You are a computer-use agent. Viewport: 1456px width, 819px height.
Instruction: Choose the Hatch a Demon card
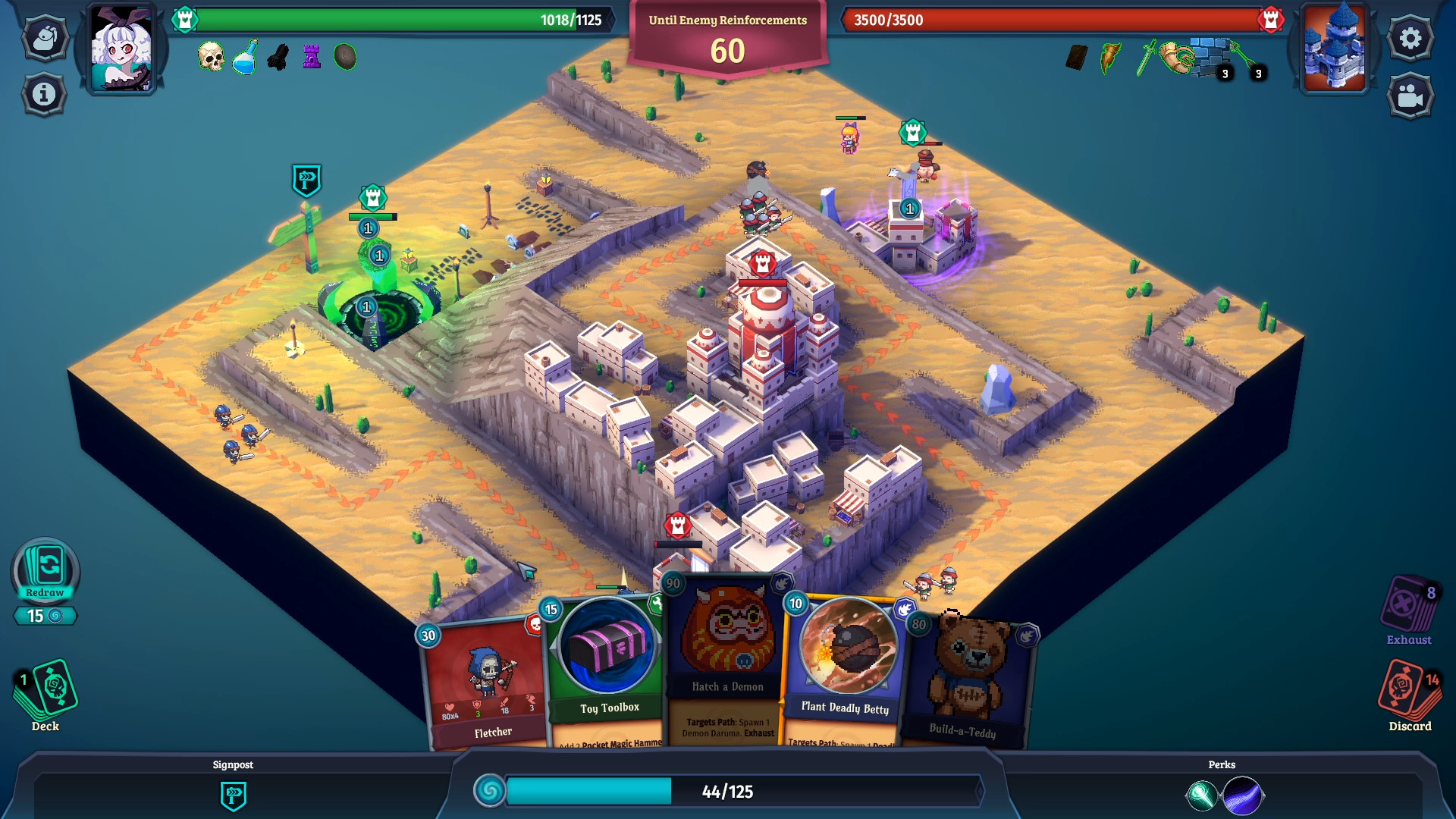pyautogui.click(x=726, y=660)
